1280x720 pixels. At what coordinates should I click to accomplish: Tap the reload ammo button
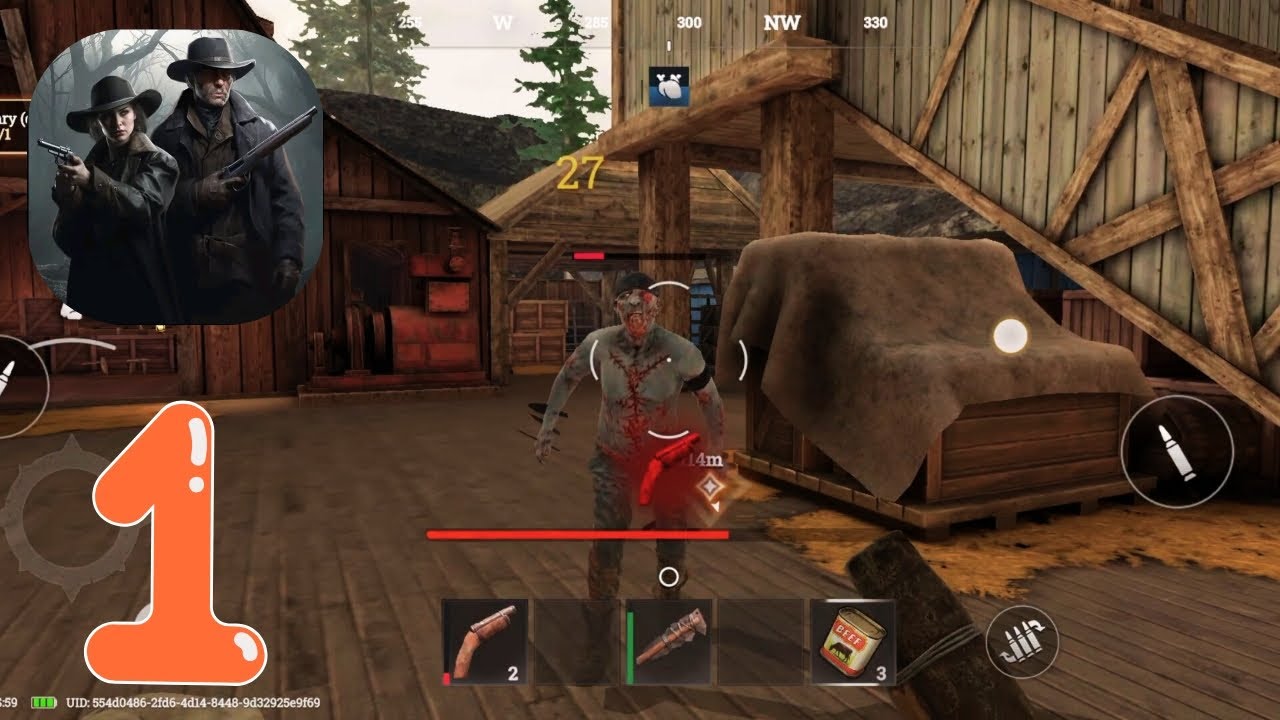click(1022, 643)
